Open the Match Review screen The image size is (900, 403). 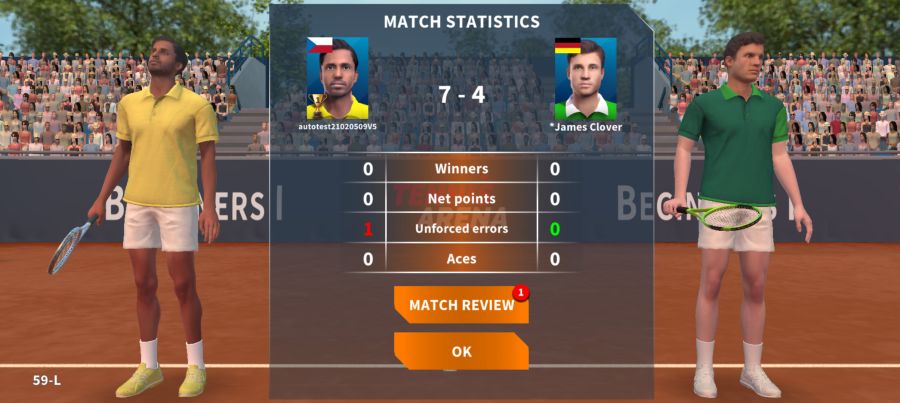[x=461, y=305]
